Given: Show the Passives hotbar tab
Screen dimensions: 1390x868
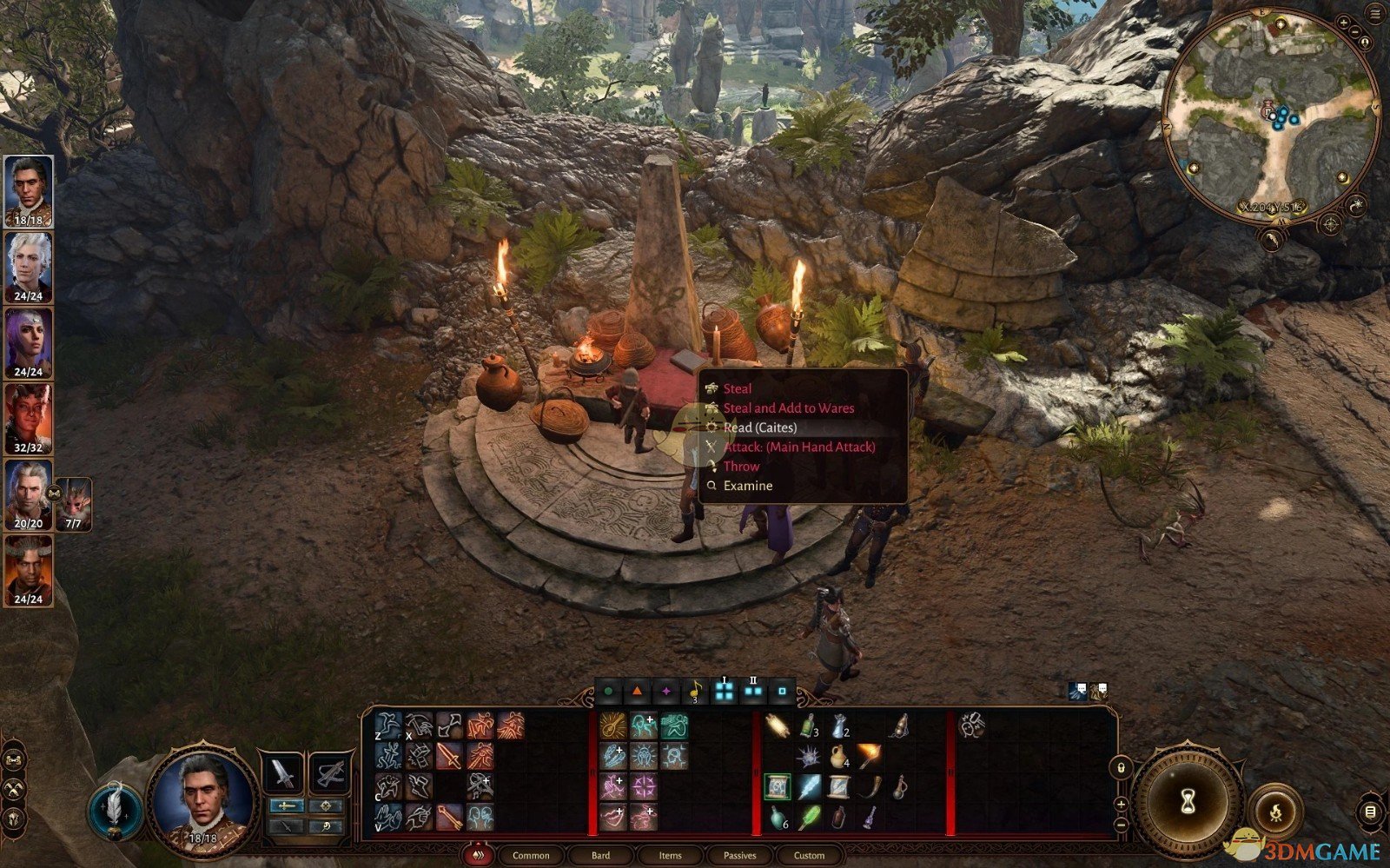Looking at the screenshot, I should (x=739, y=856).
